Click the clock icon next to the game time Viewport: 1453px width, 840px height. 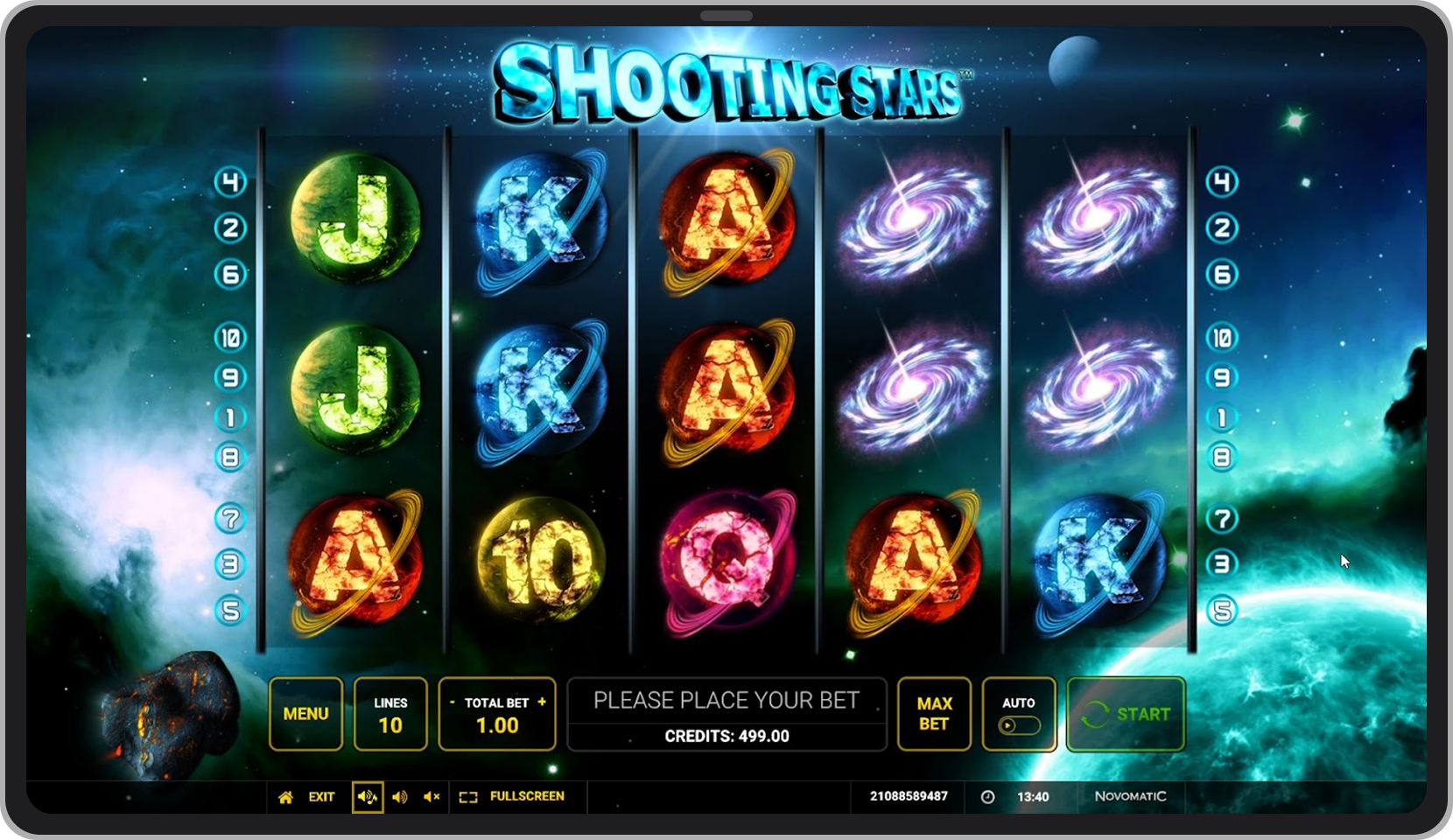[986, 797]
